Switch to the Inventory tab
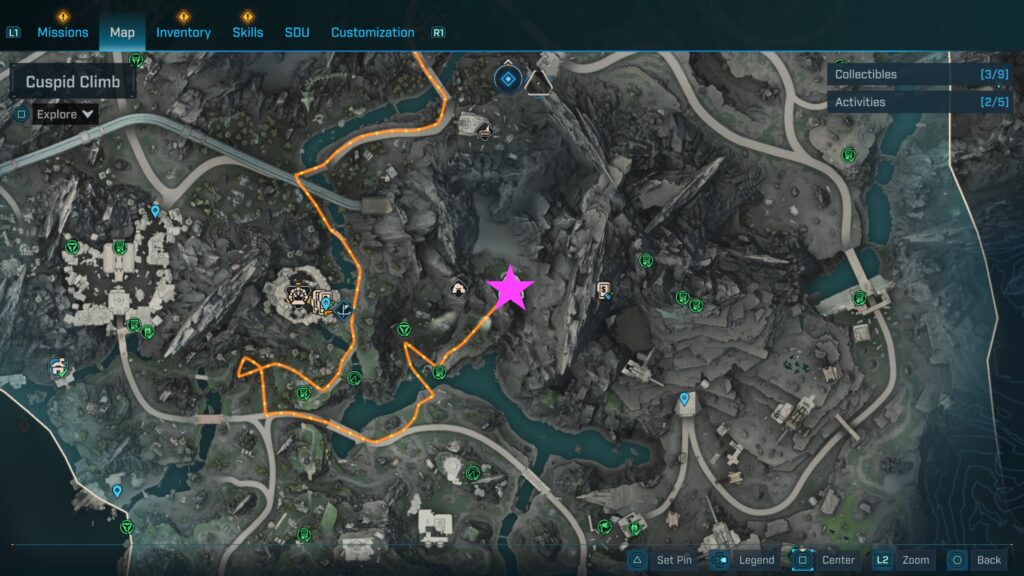The width and height of the screenshot is (1024, 576). pos(183,32)
